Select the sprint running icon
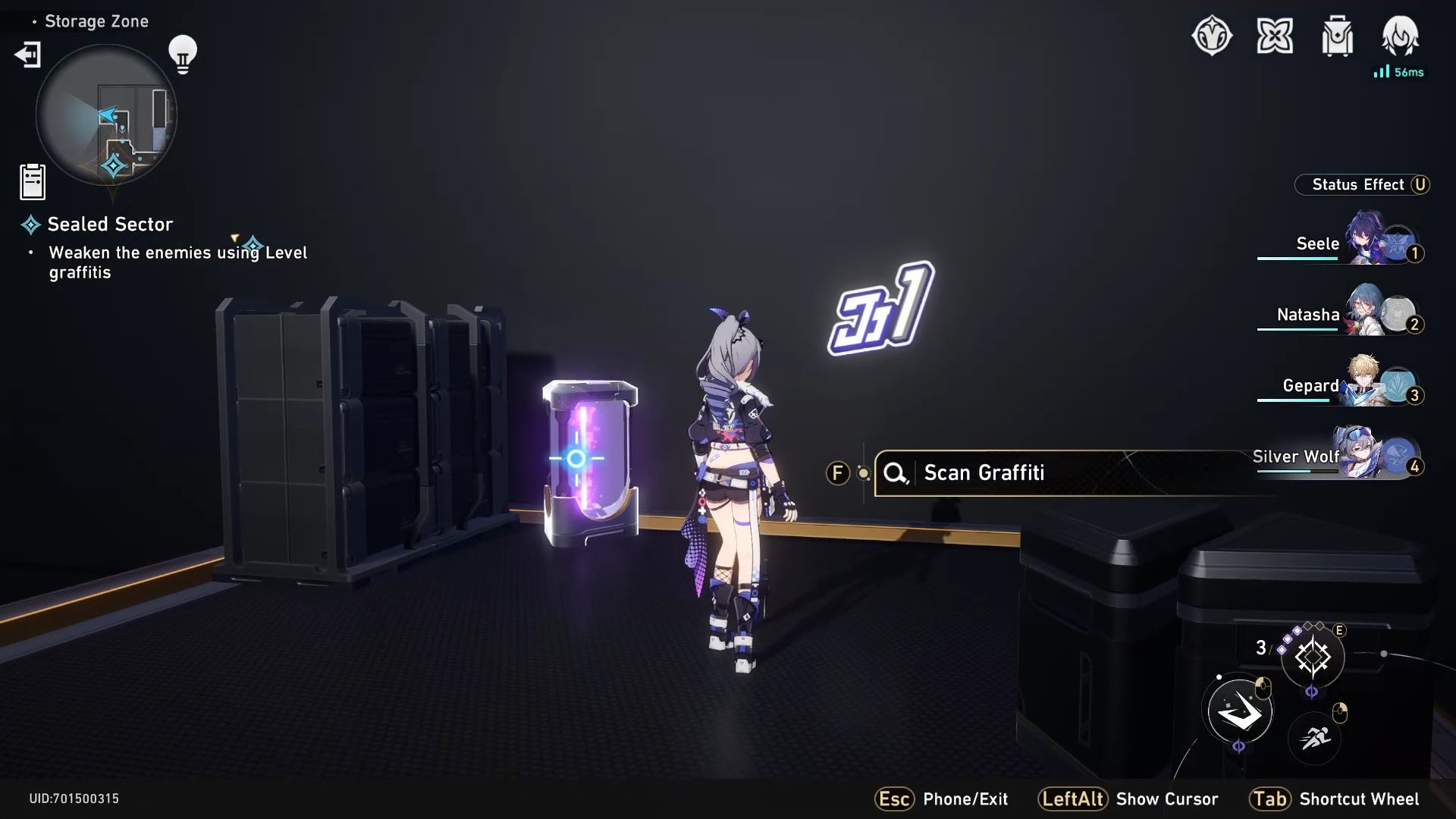Viewport: 1456px width, 819px height. 1314,737
